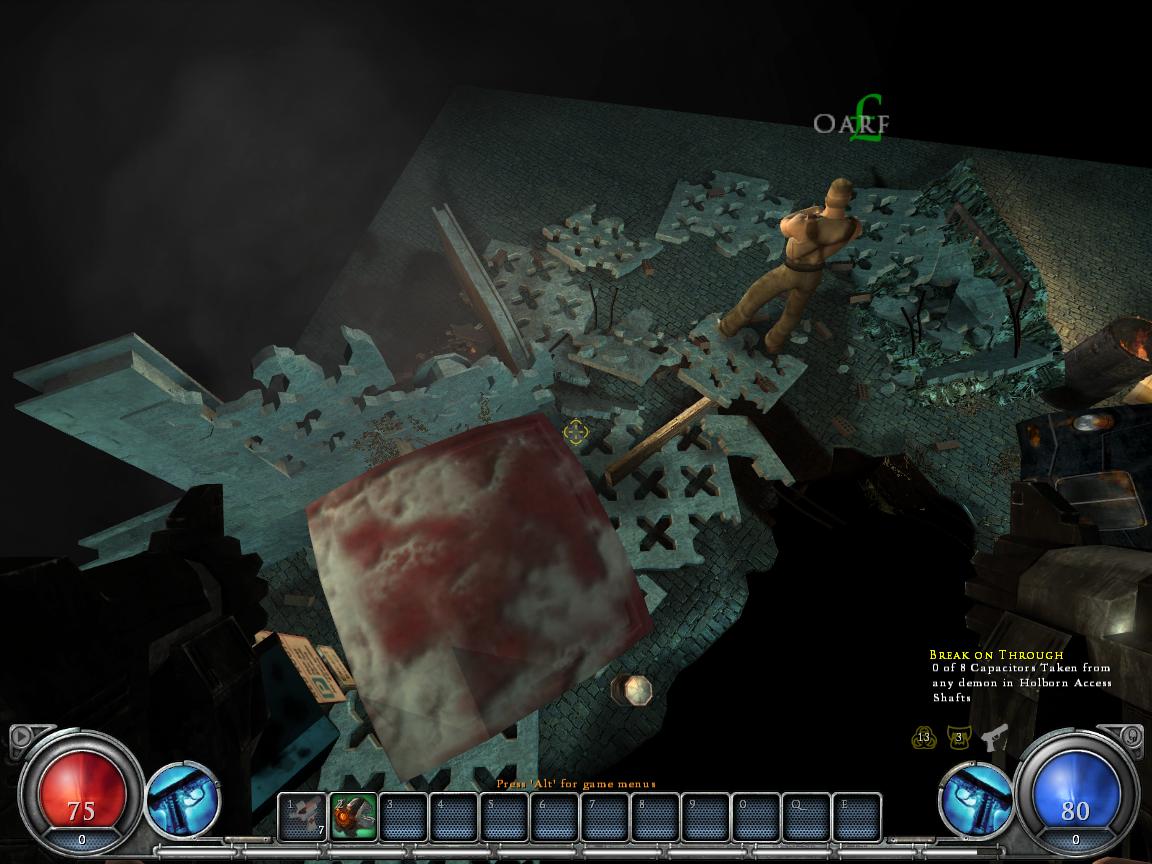Click the headset button above power orb

click(1132, 737)
